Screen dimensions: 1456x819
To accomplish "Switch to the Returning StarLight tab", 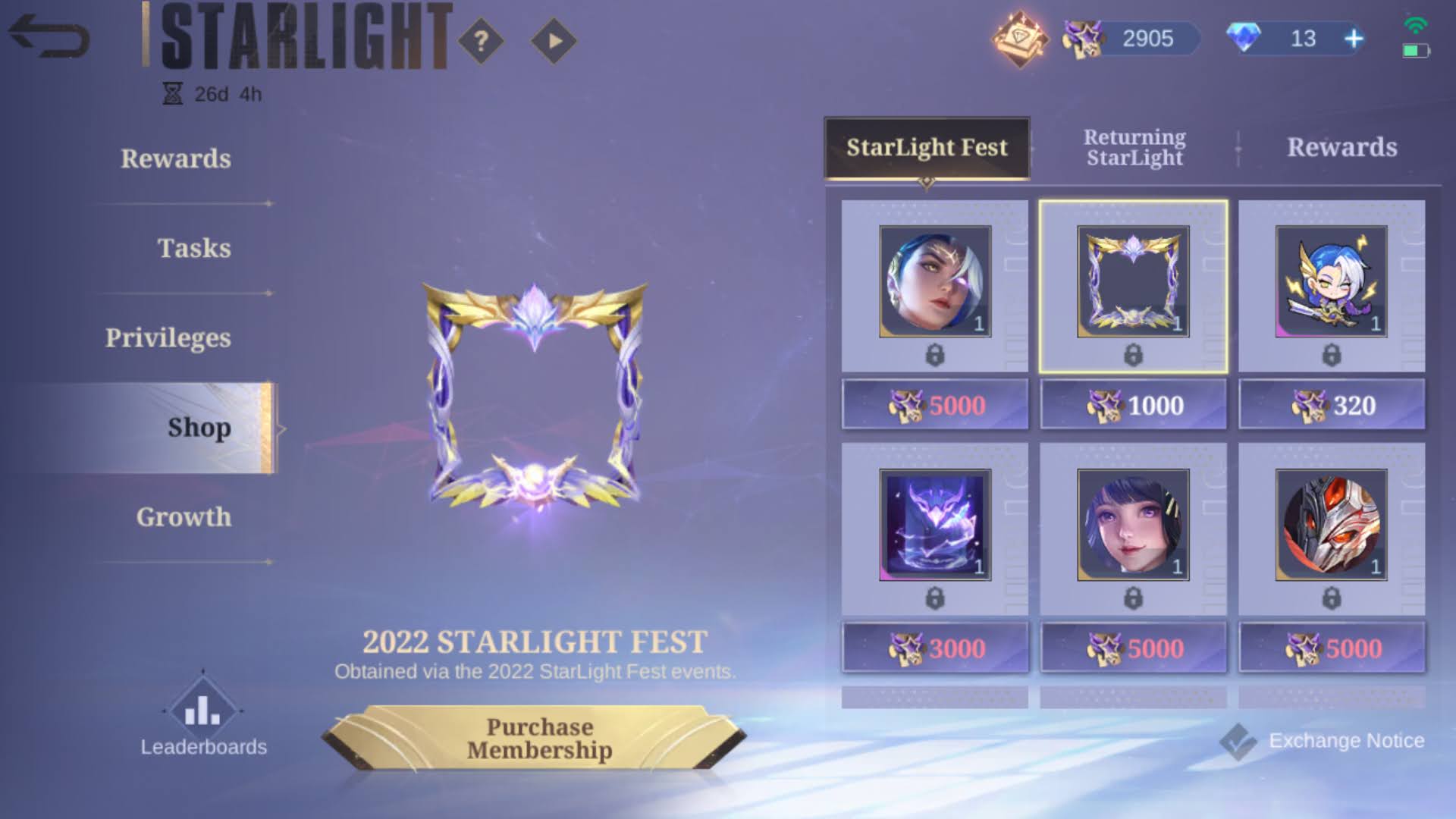I will [1133, 148].
